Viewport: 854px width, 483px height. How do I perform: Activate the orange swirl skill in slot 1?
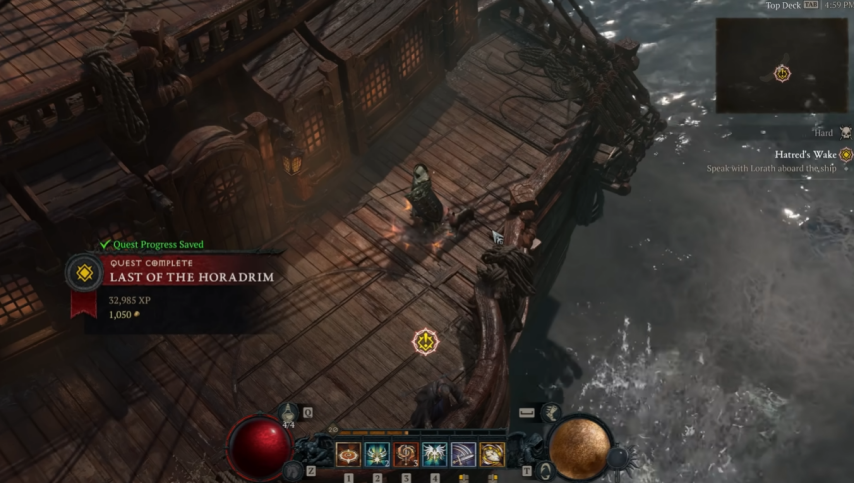pos(348,455)
